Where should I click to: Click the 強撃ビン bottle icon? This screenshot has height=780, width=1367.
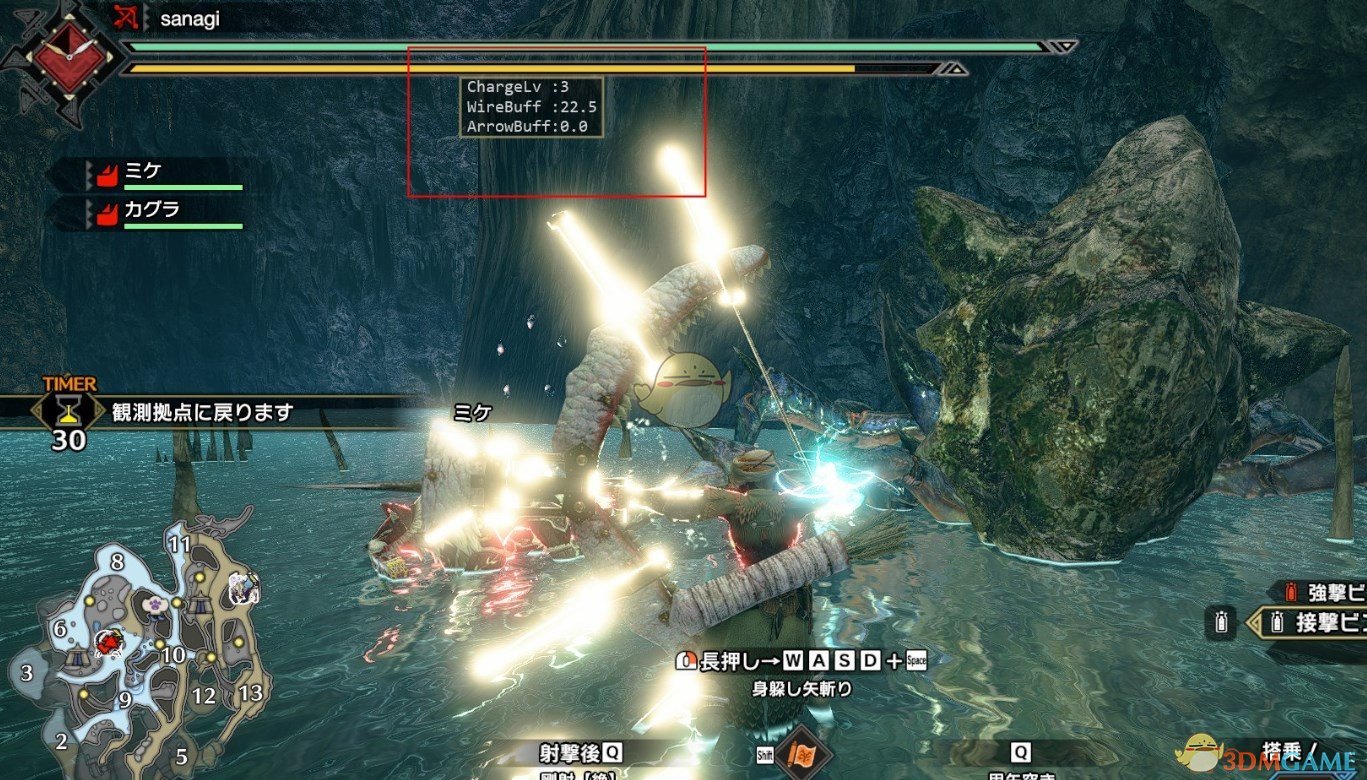[1291, 592]
